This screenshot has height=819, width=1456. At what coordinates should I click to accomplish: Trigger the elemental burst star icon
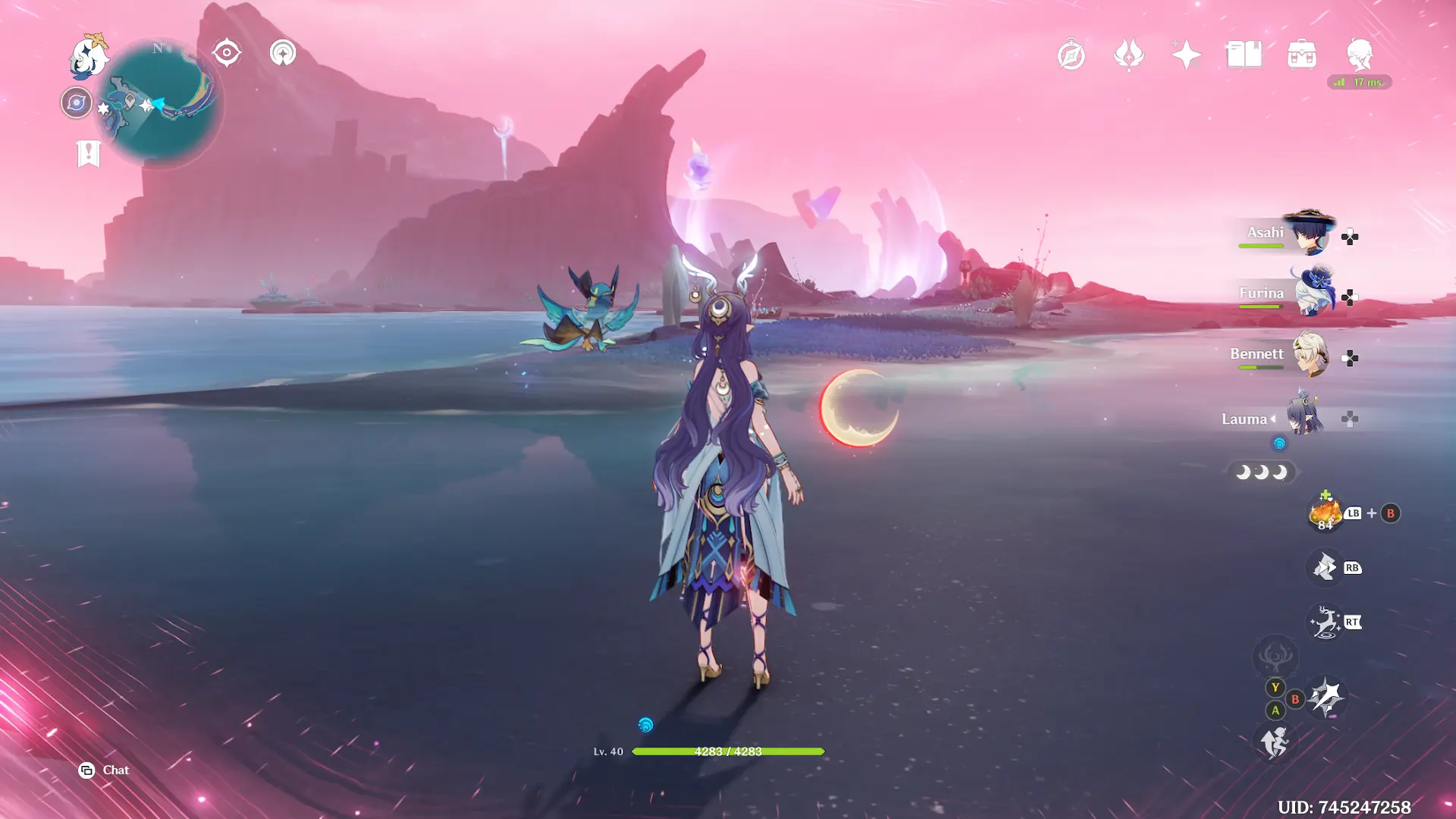coord(1326,698)
